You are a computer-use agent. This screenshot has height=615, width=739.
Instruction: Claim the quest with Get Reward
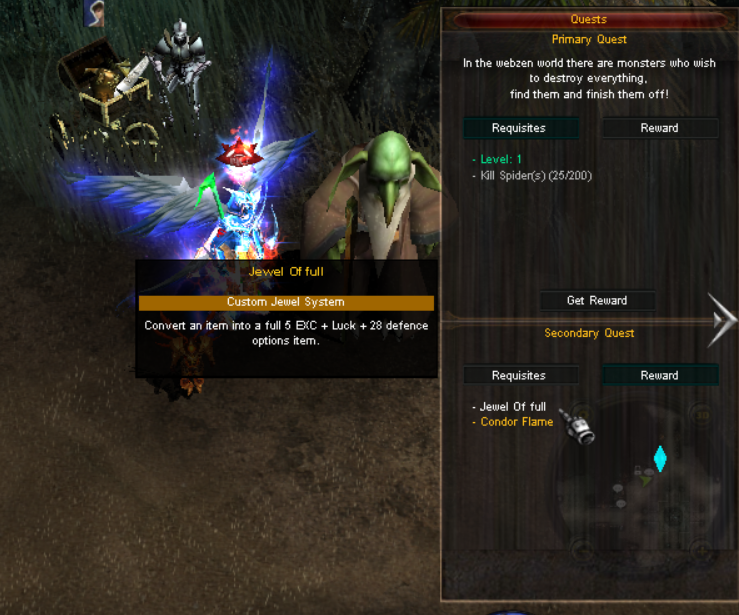tap(596, 300)
